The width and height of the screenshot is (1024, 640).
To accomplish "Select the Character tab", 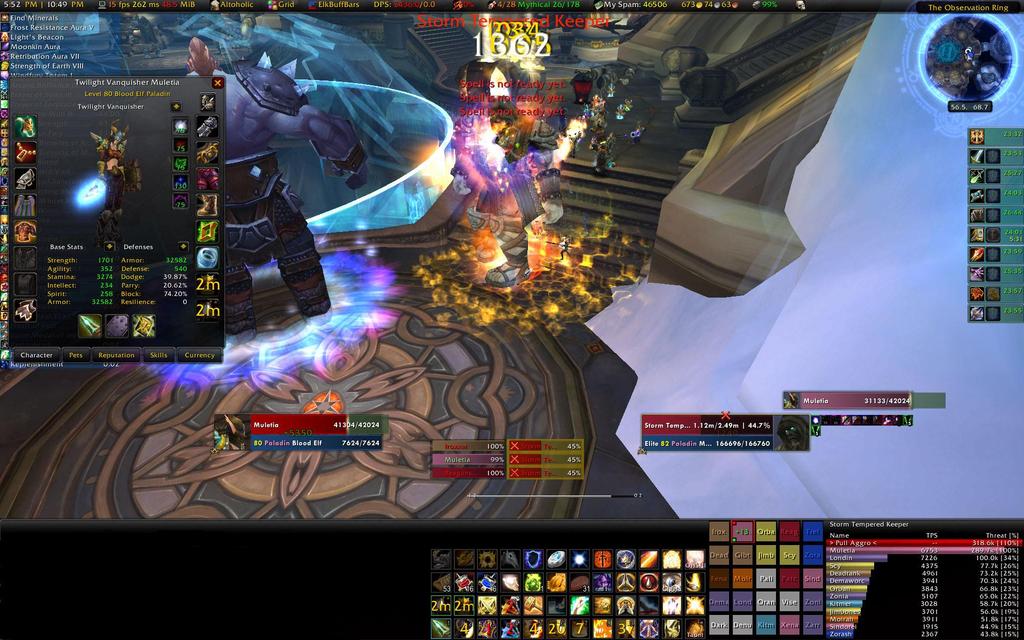I will tap(36, 355).
